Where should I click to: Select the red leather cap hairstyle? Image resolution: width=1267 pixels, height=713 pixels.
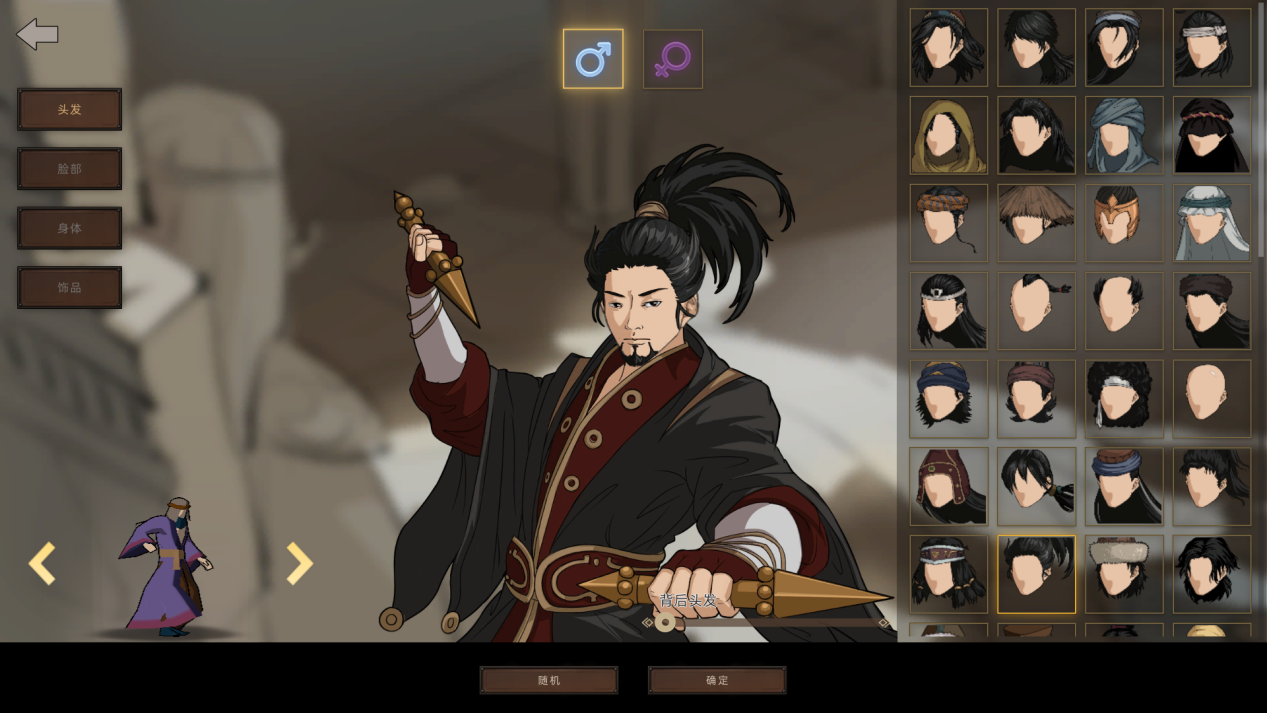(x=948, y=486)
